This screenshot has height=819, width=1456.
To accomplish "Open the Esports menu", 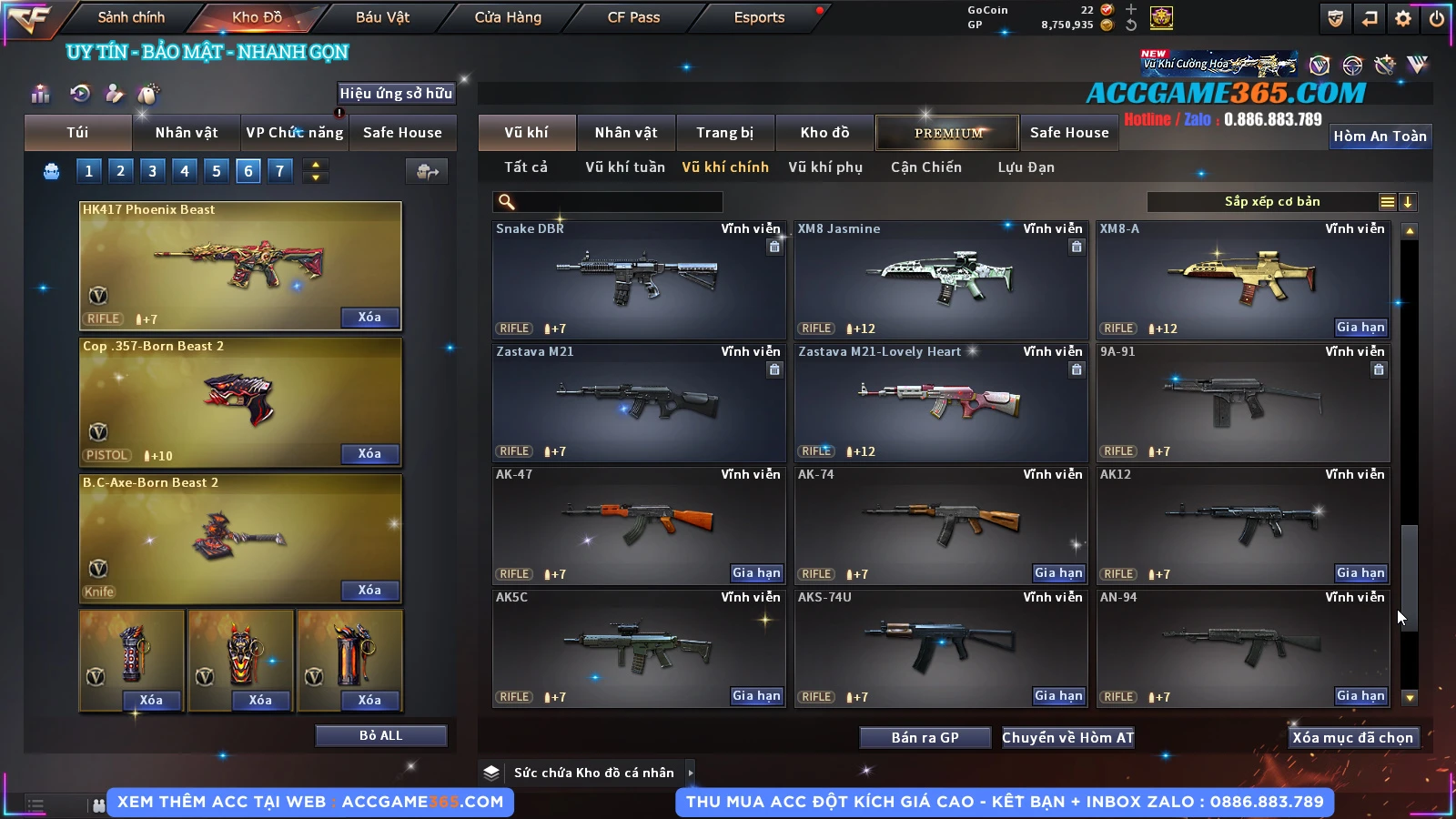I will (759, 17).
